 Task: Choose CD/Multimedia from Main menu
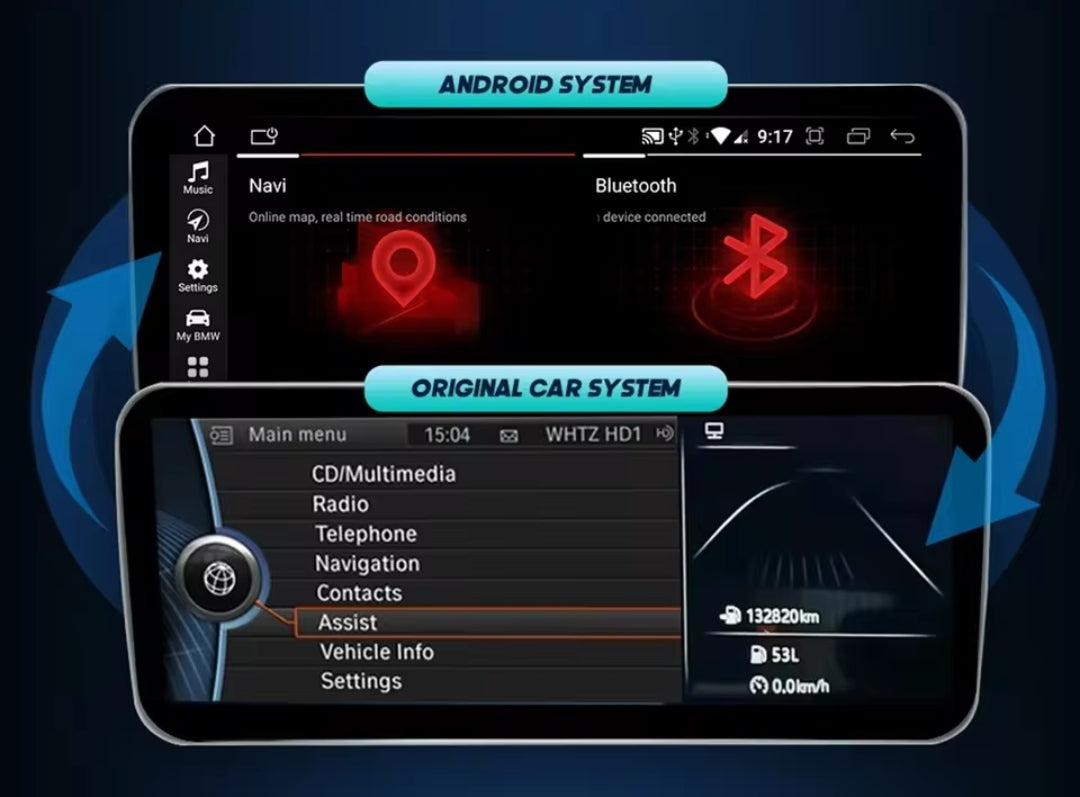coord(384,474)
